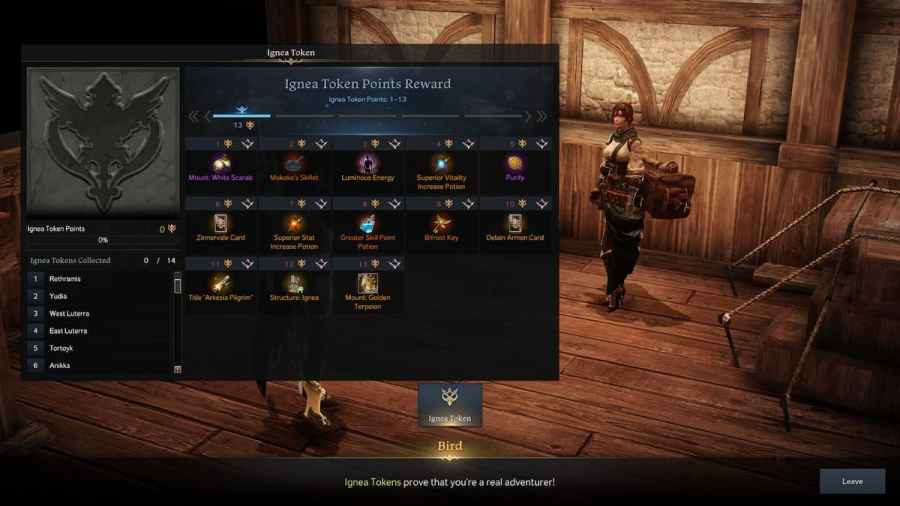900x506 pixels.
Task: Select the Ignea Token dialogue option
Action: (x=450, y=404)
